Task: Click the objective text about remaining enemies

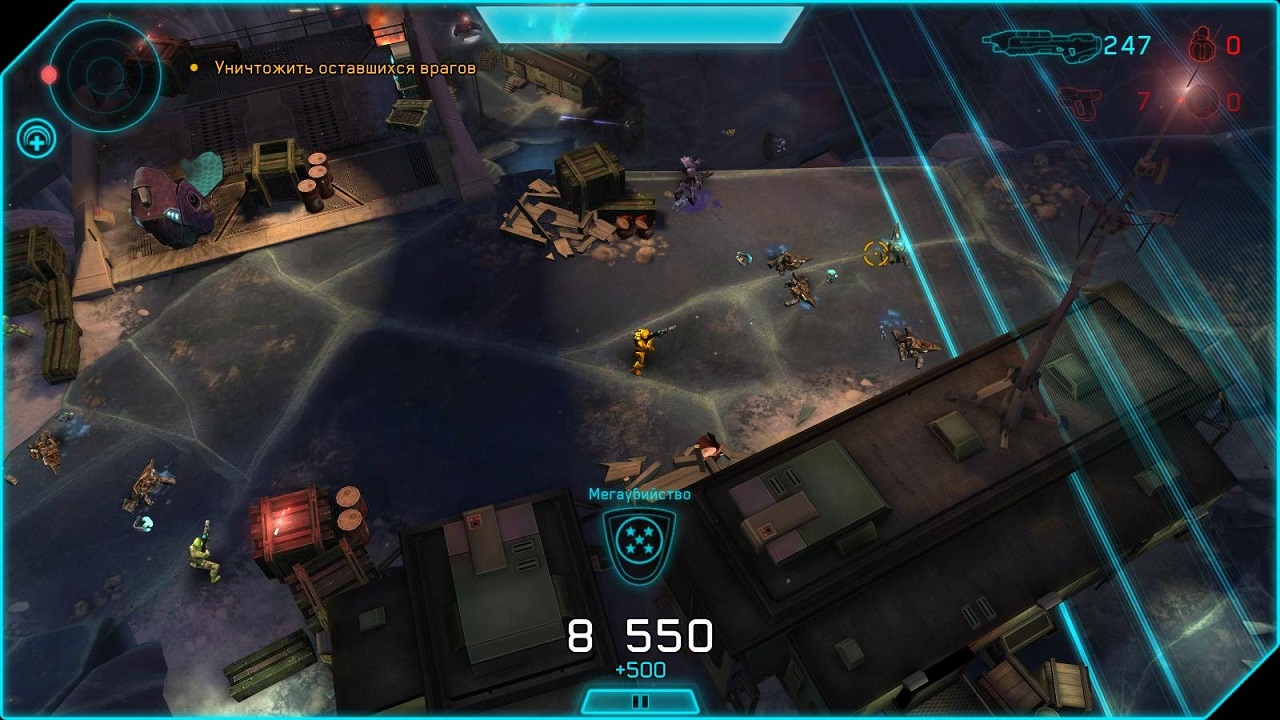Action: click(345, 68)
